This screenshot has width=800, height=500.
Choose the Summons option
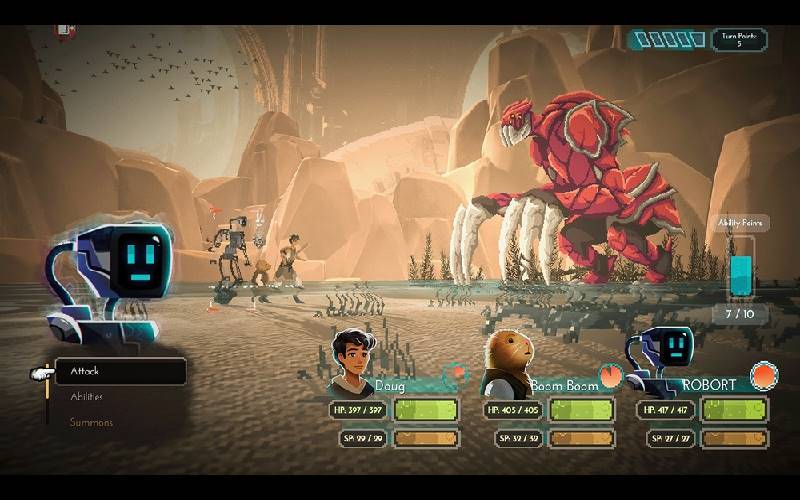pyautogui.click(x=91, y=422)
